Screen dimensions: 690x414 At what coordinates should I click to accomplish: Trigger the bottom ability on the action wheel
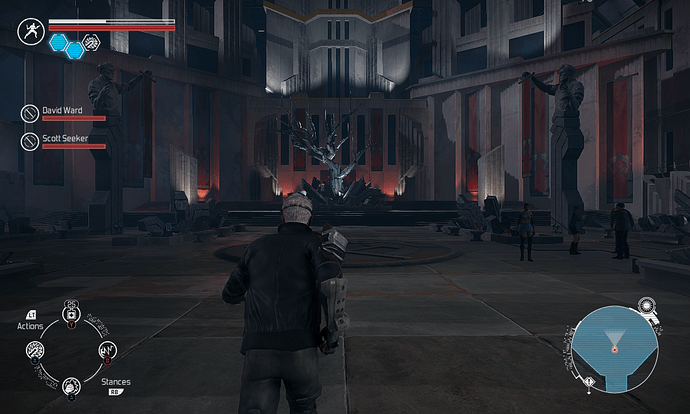point(71,385)
